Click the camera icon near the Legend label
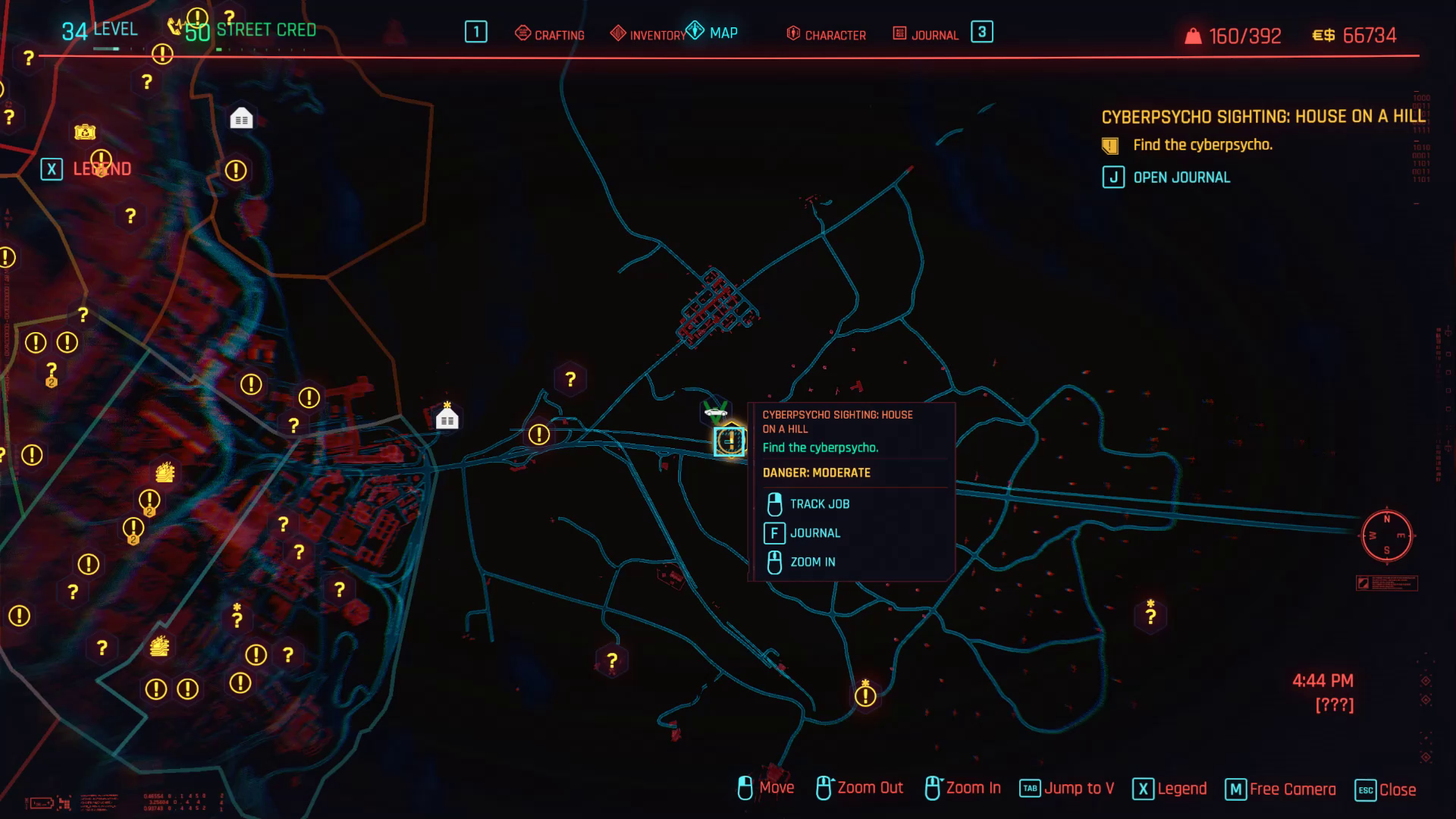The width and height of the screenshot is (1456, 819). (85, 132)
